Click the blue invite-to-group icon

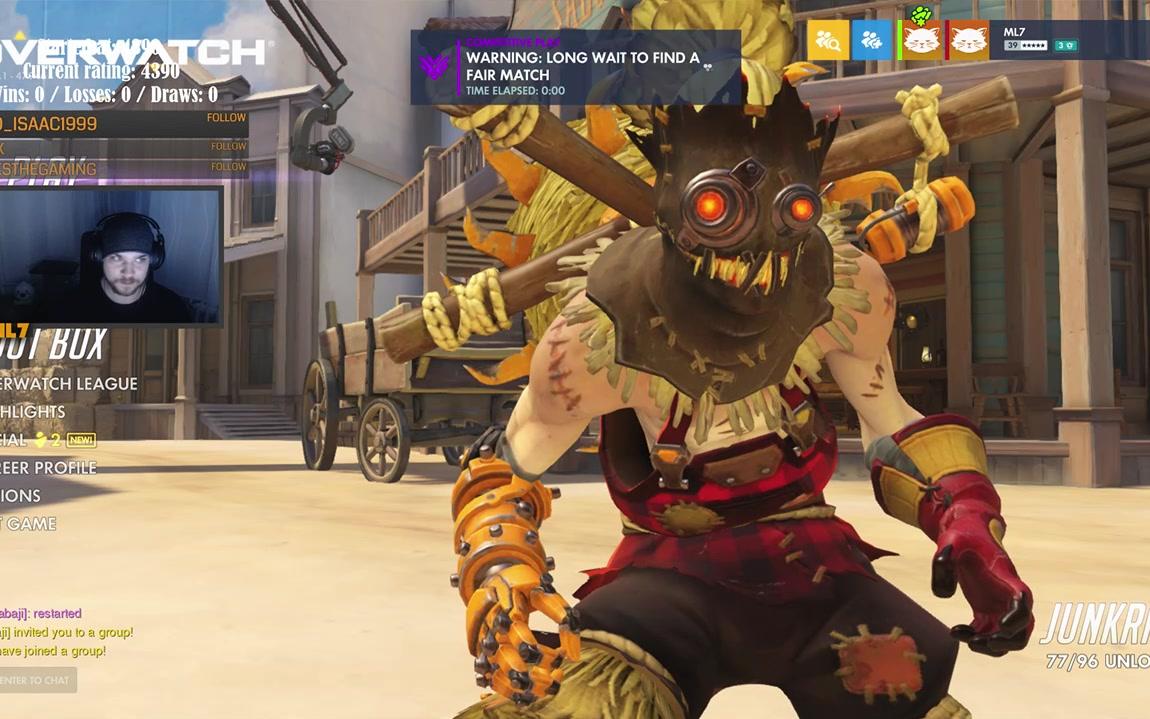(871, 41)
